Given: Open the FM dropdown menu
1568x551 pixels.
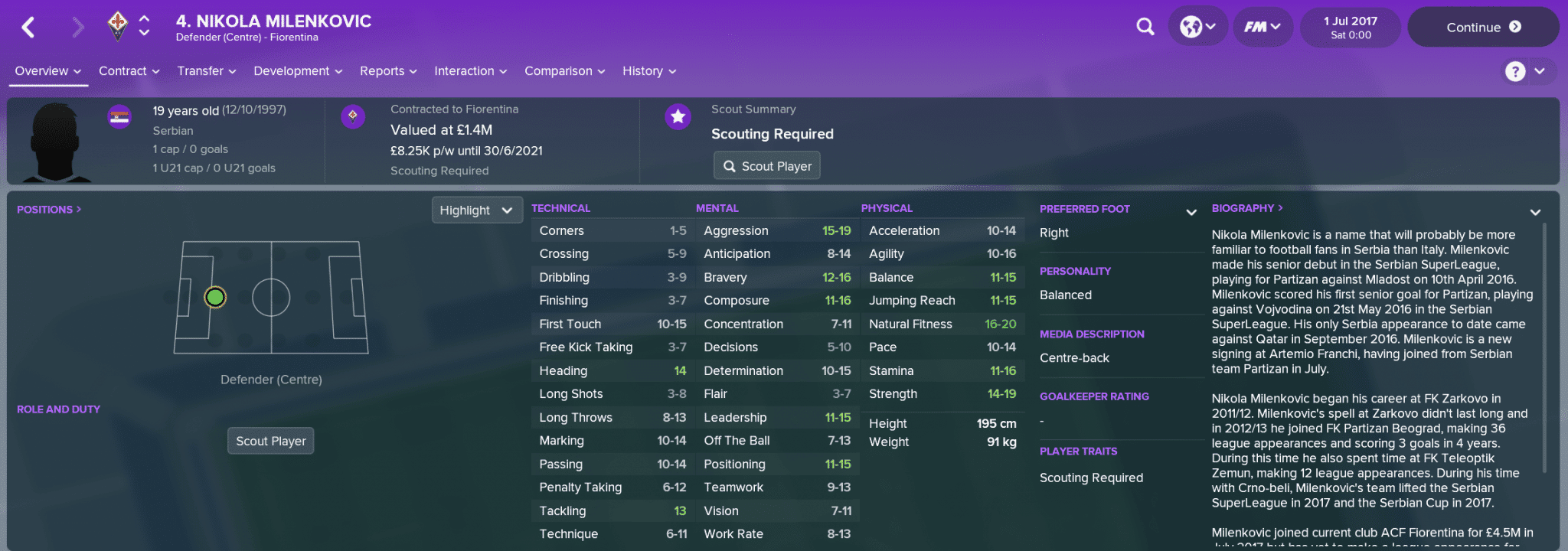Looking at the screenshot, I should (1262, 28).
